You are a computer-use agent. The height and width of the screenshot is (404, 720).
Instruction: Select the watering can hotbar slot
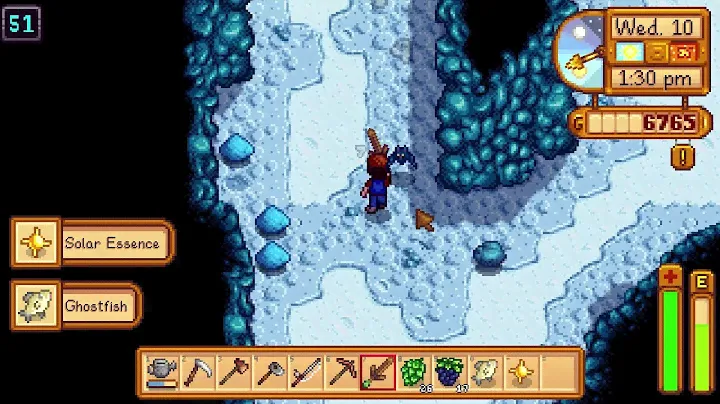161,371
